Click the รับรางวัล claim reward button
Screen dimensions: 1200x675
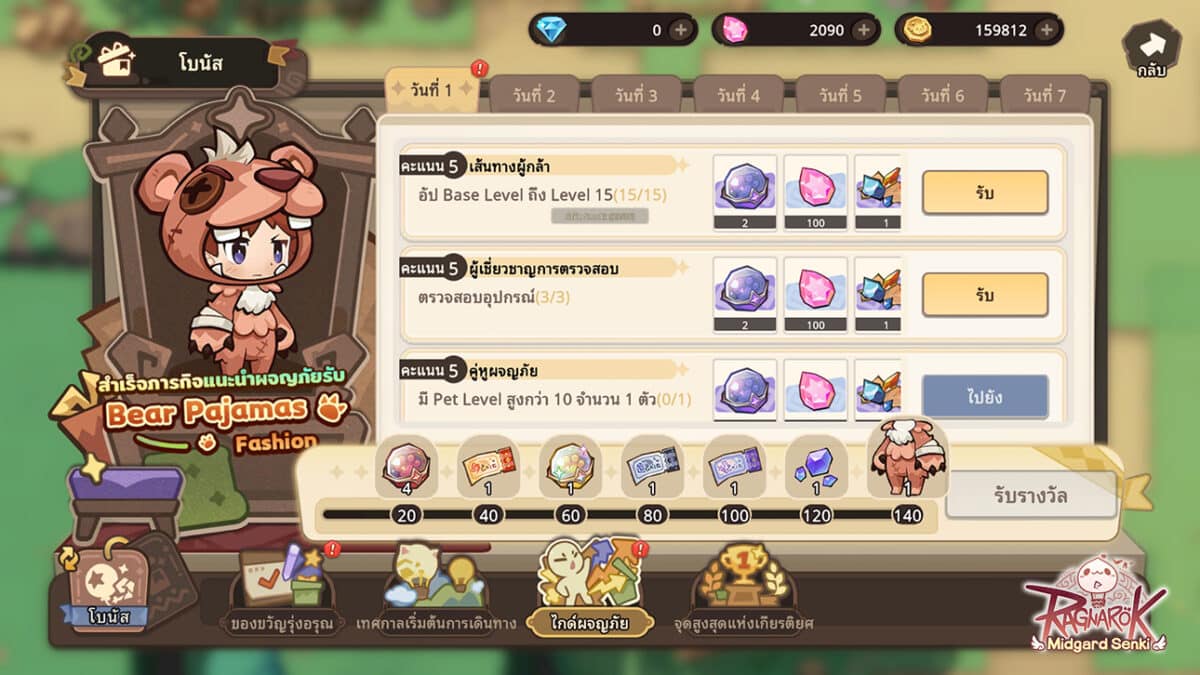[x=1030, y=493]
